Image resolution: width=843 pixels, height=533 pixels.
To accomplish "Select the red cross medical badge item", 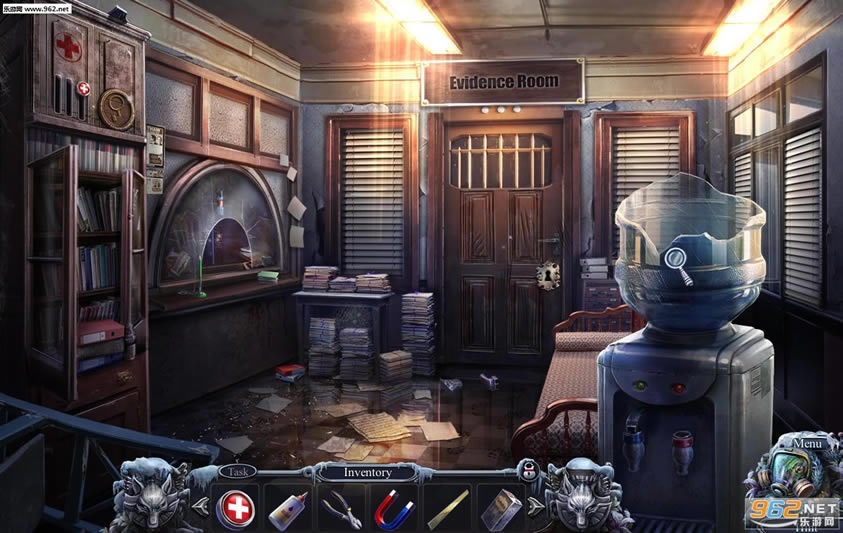I will click(236, 508).
